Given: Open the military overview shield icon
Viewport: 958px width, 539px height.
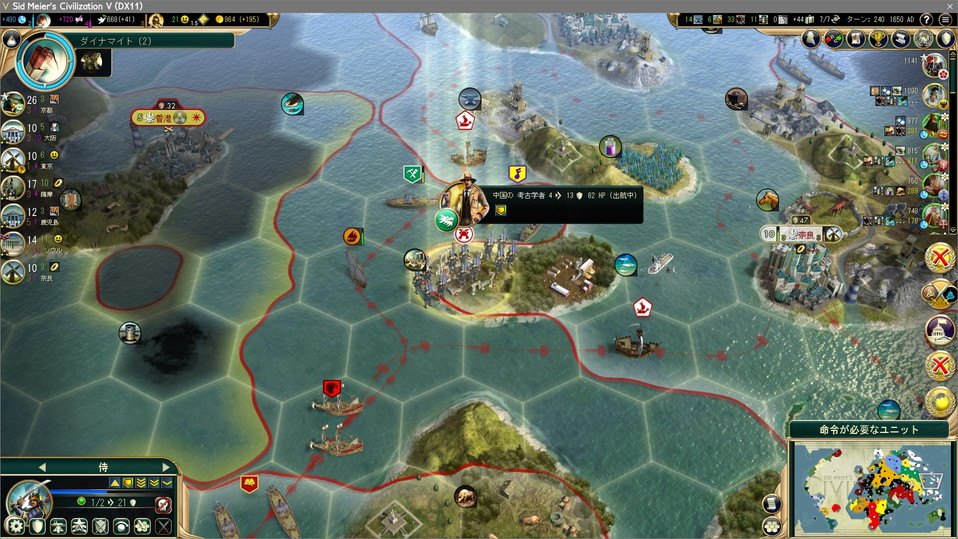Looking at the screenshot, I should coord(946,39).
